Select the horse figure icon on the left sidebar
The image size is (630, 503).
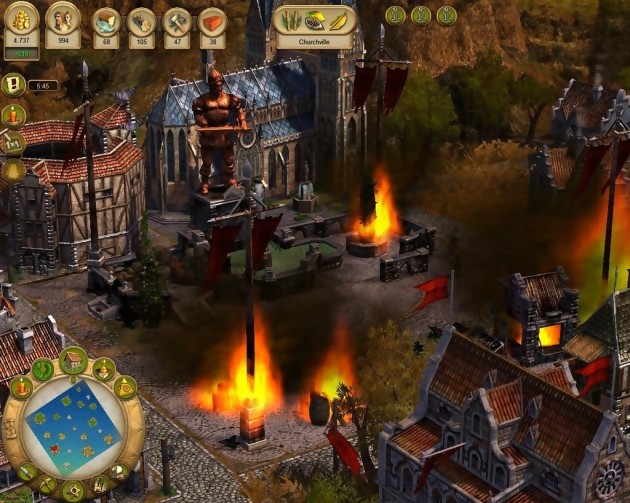(13, 142)
